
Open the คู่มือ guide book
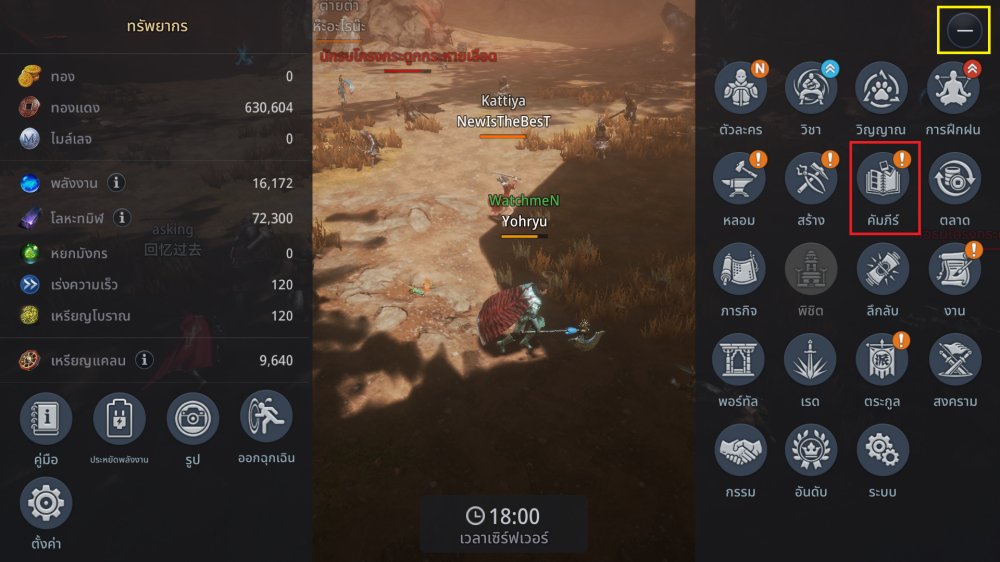46,418
